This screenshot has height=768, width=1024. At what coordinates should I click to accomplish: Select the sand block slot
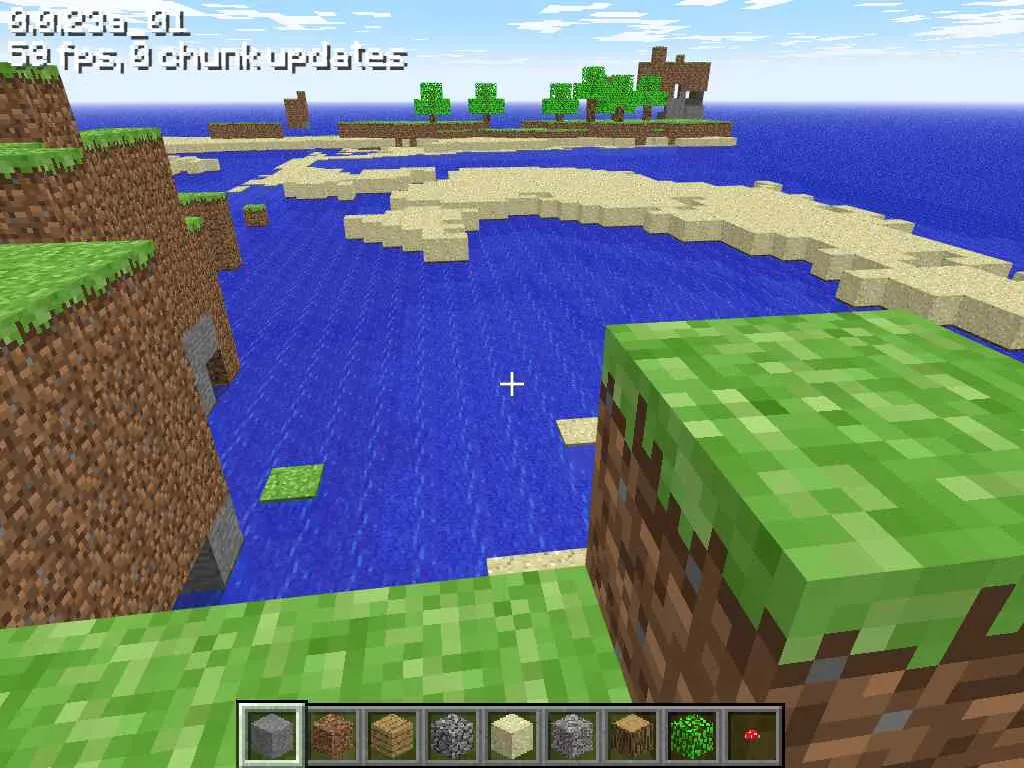512,735
